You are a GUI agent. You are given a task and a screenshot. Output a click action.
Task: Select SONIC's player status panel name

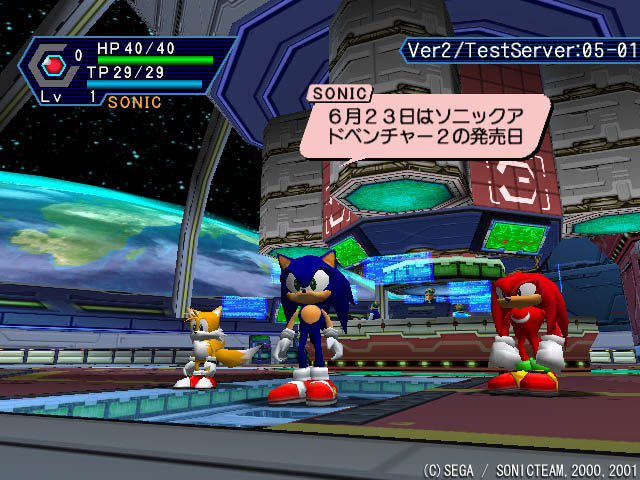[x=134, y=101]
